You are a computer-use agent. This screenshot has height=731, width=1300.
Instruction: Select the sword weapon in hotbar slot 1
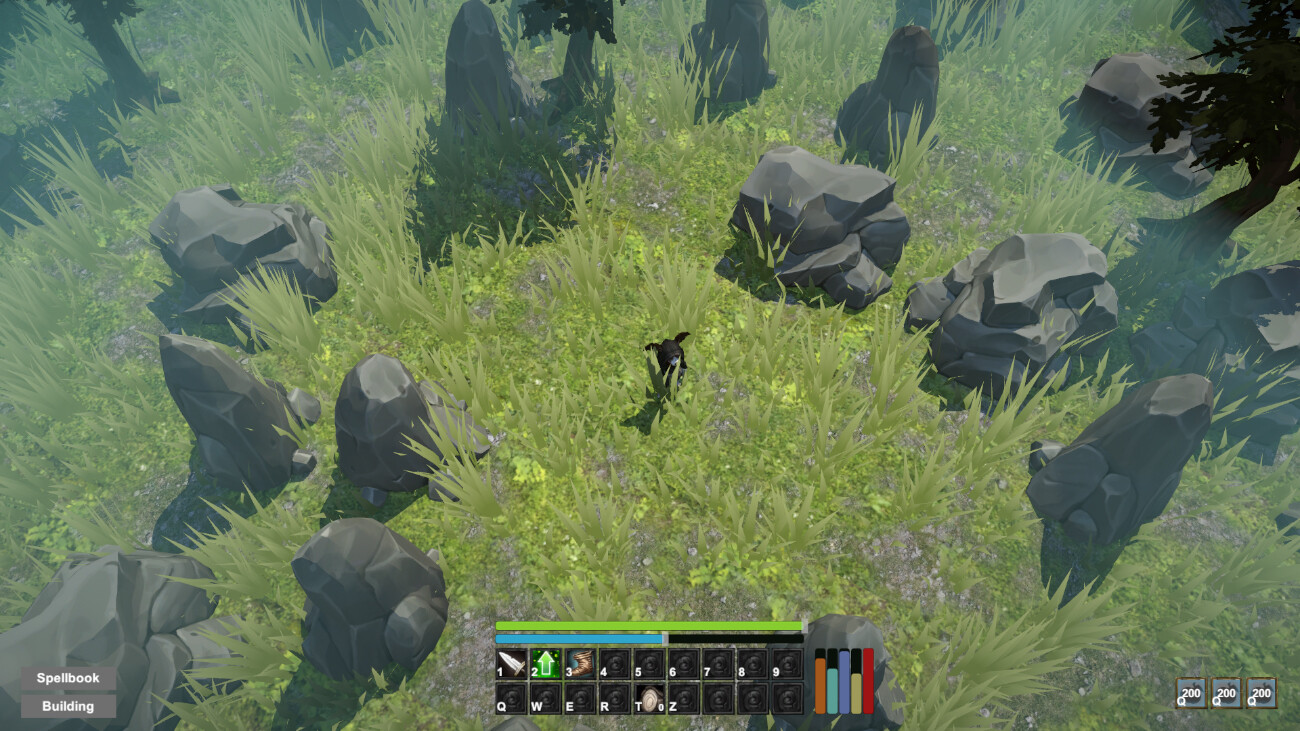tap(510, 665)
